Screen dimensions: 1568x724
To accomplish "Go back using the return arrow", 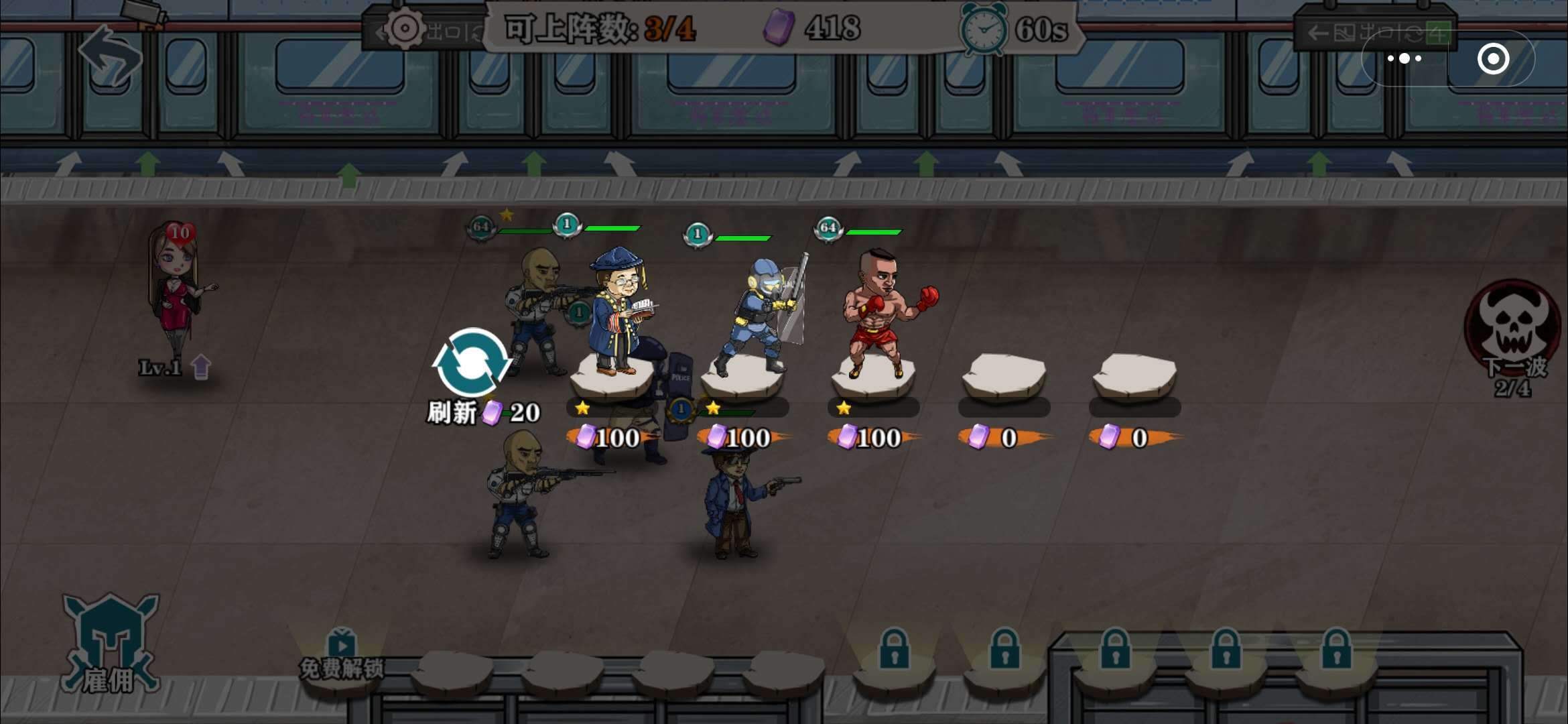I will tap(110, 56).
